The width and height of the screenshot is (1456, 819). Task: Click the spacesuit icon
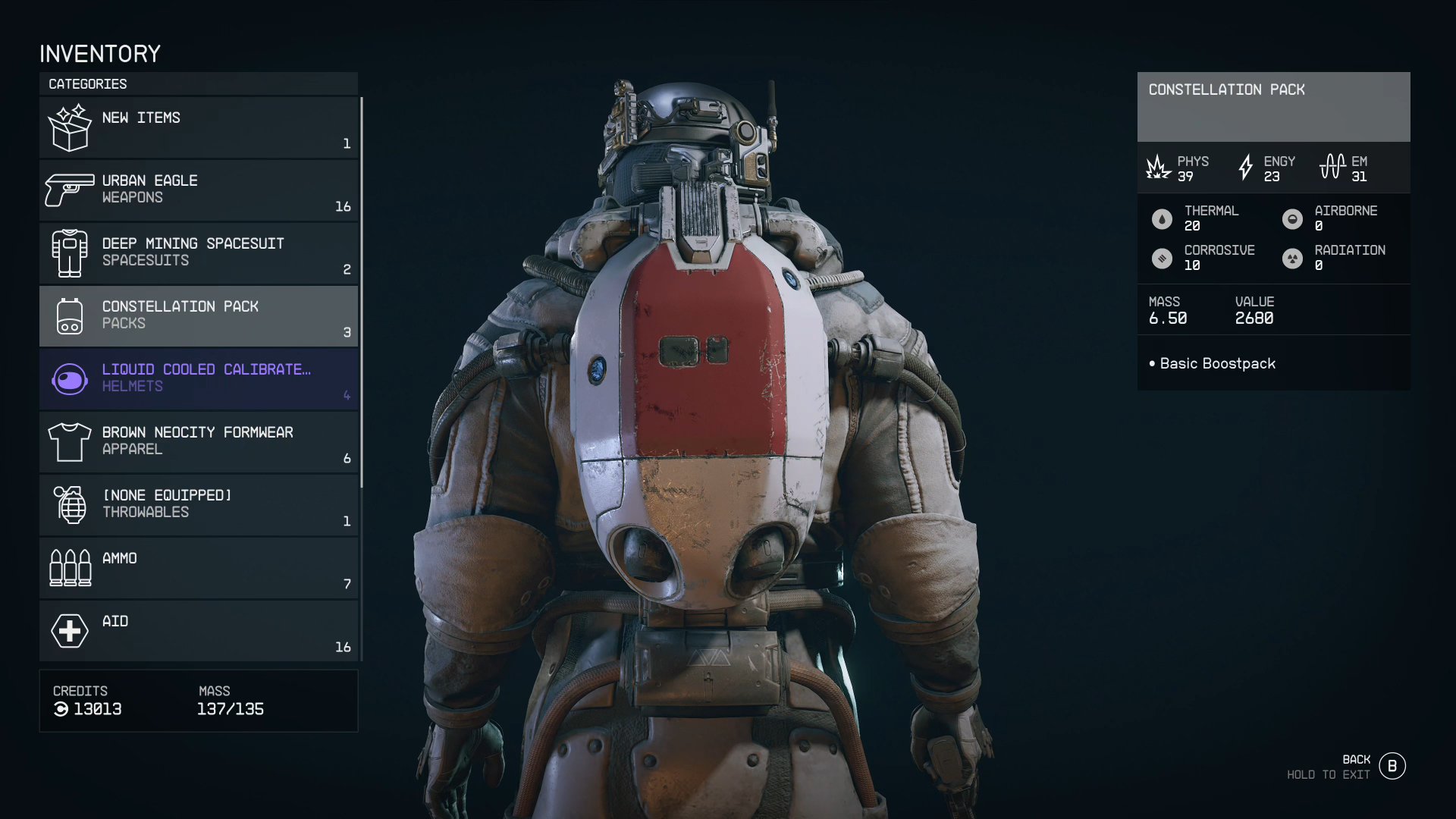[70, 253]
